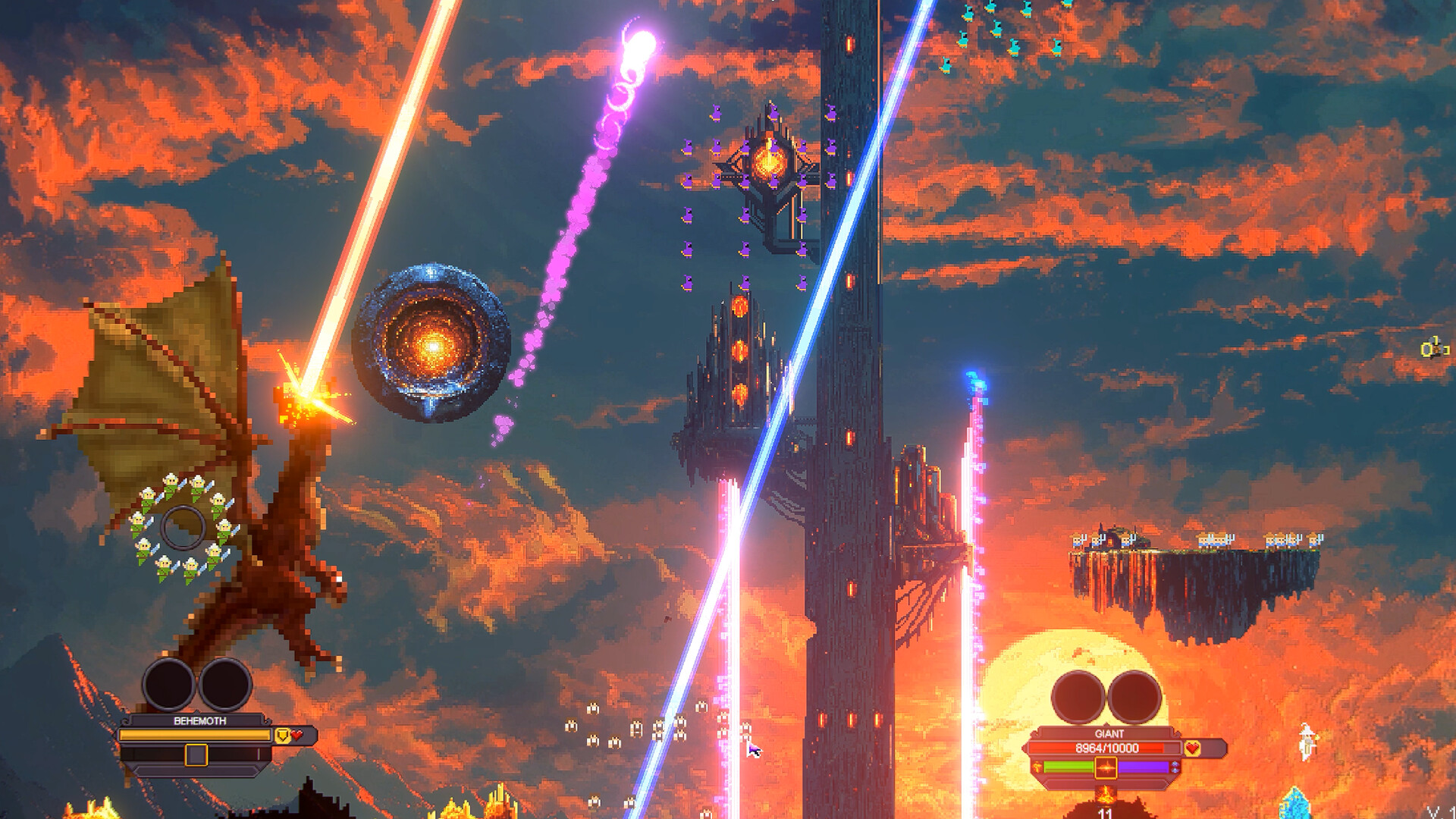Select the Behemoth's empty square ability slot
This screenshot has width=1456, height=819.
click(196, 755)
